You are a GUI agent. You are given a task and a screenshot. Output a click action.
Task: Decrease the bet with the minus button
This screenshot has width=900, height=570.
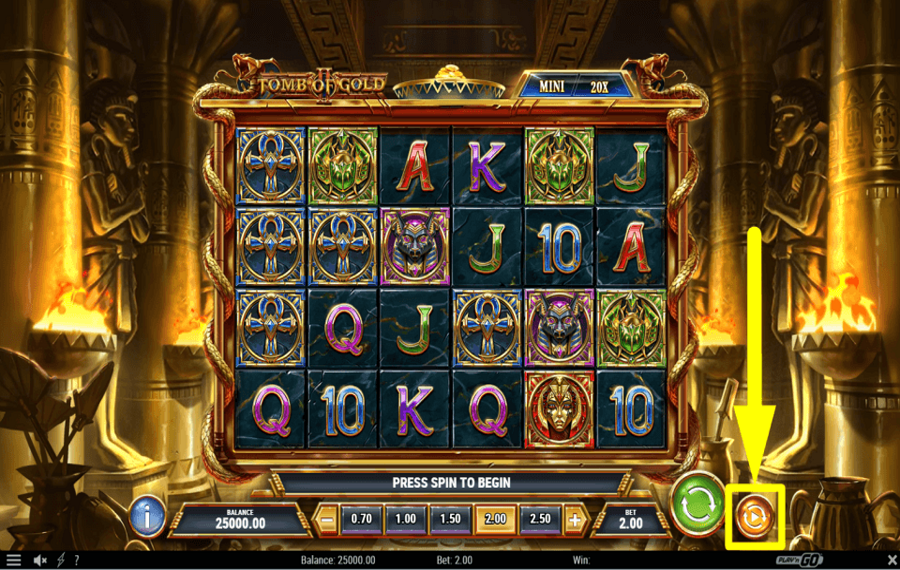(x=326, y=520)
